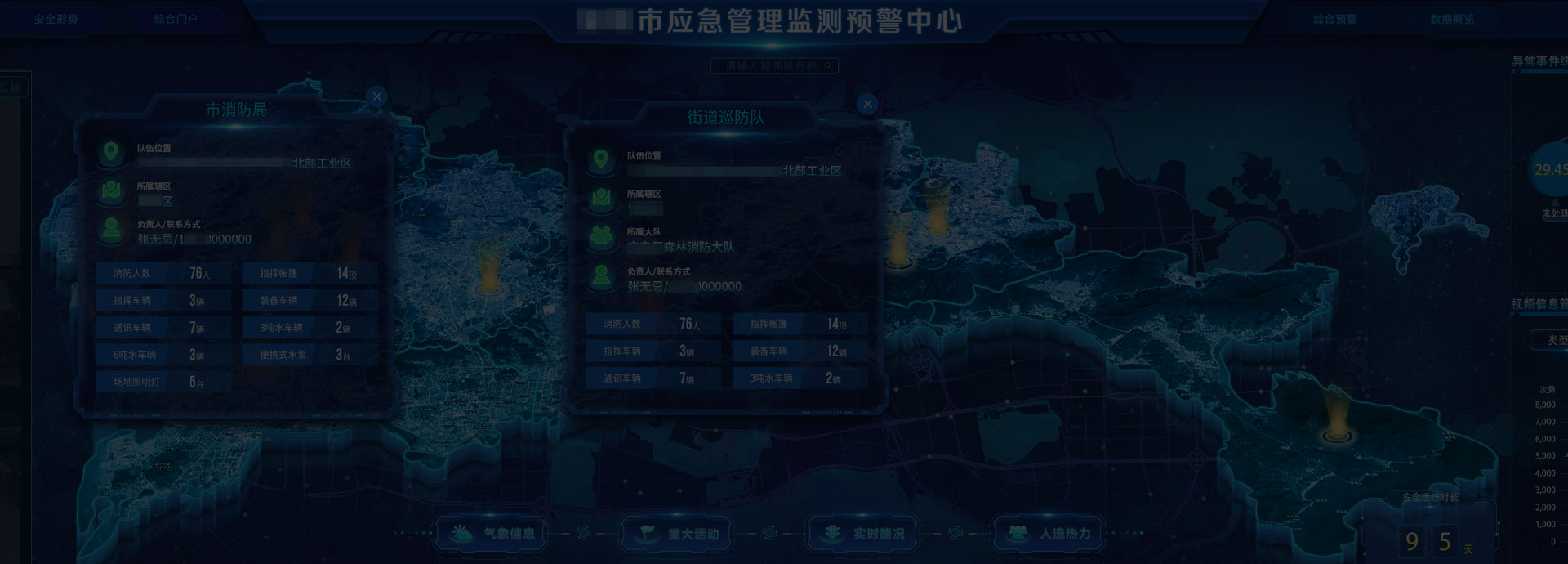The height and width of the screenshot is (564, 1568).
Task: Select the 综合预警 tab
Action: coord(1334,20)
